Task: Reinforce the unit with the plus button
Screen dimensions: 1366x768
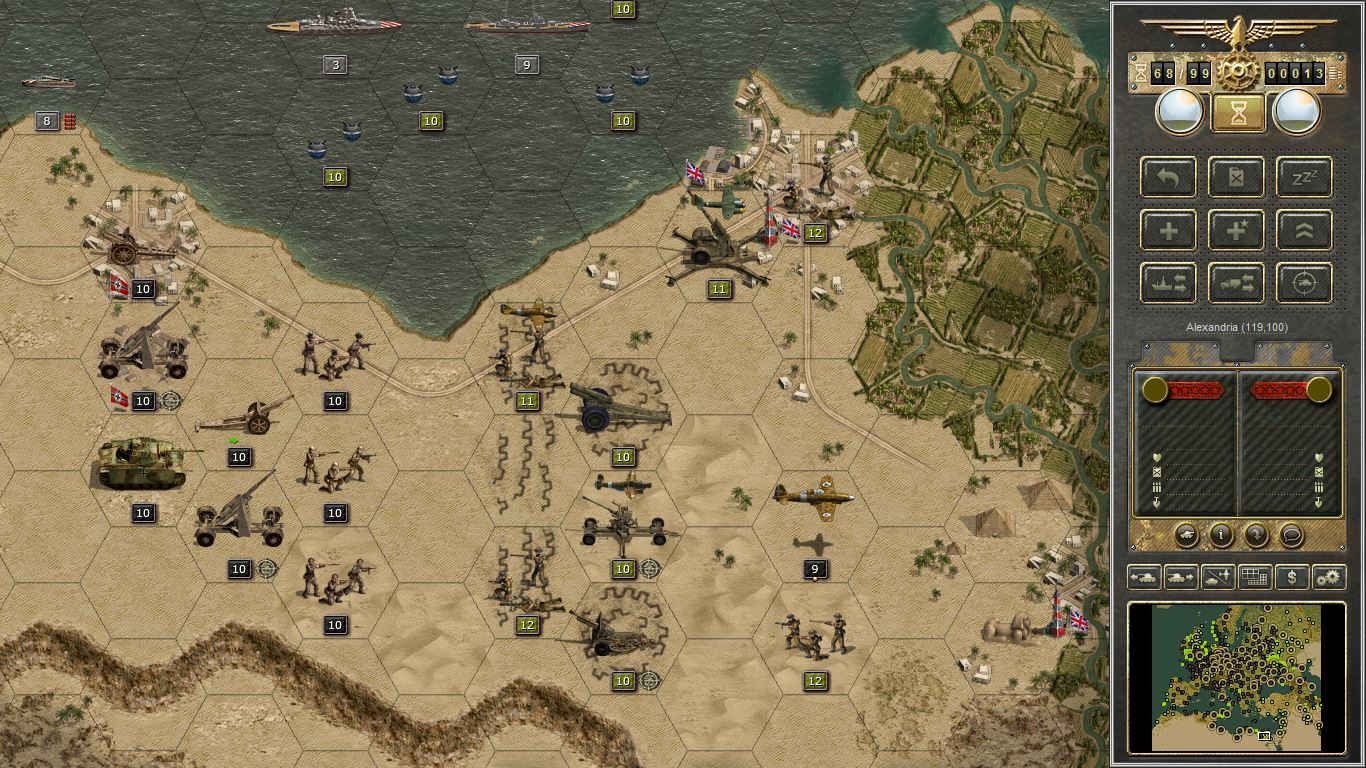Action: pyautogui.click(x=1168, y=230)
